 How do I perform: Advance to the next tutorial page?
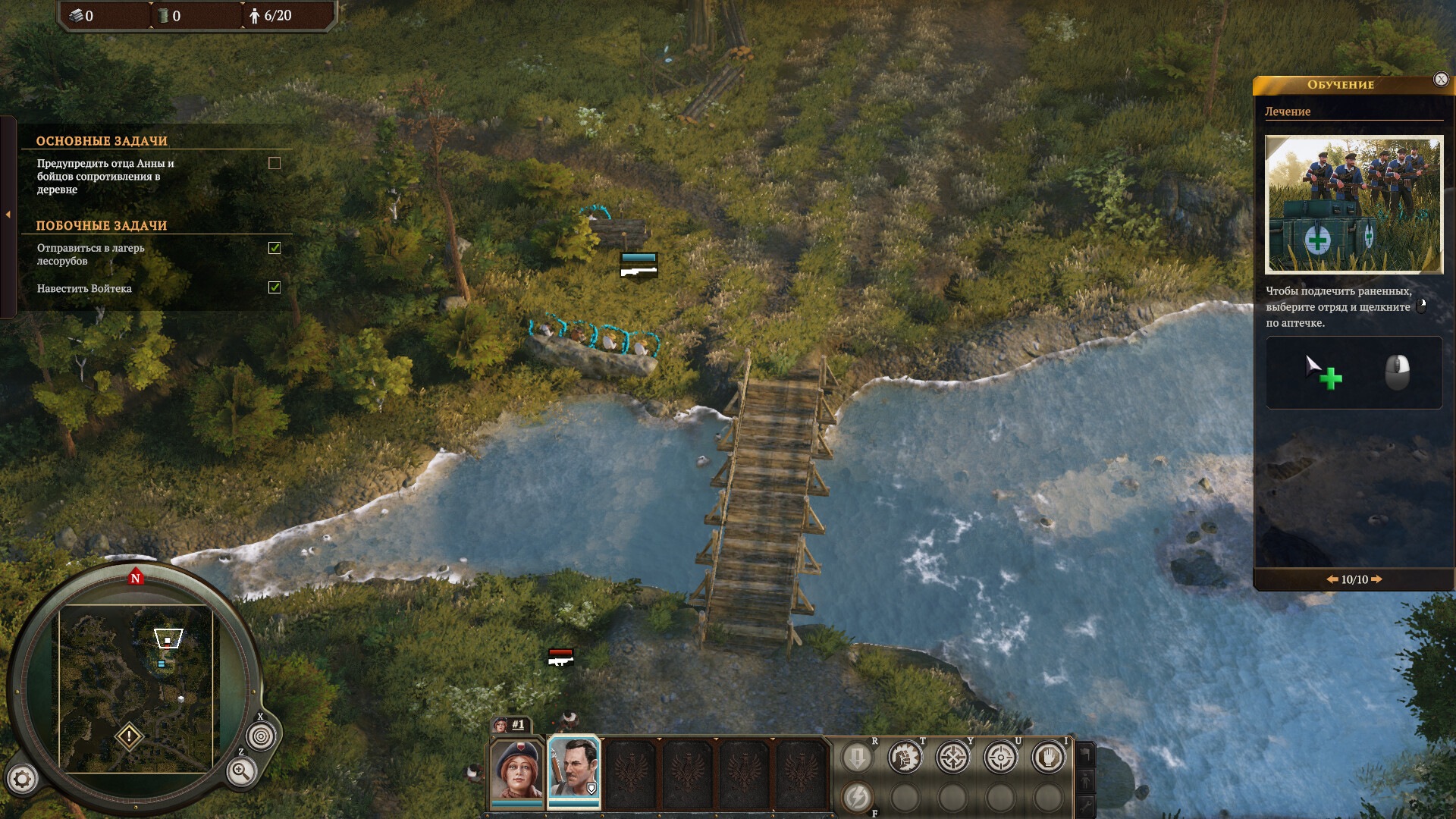(1377, 579)
